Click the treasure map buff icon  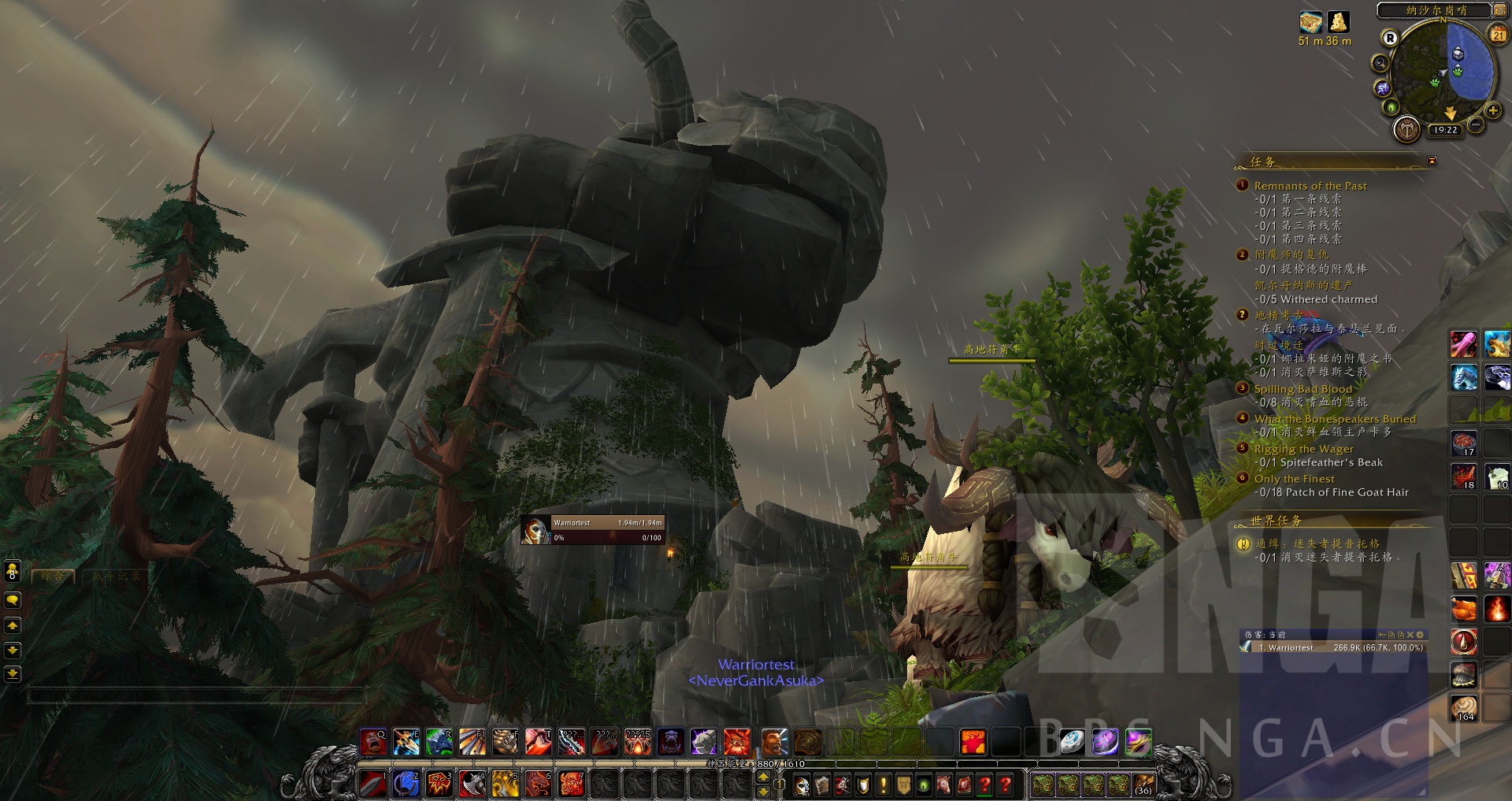pos(1310,22)
